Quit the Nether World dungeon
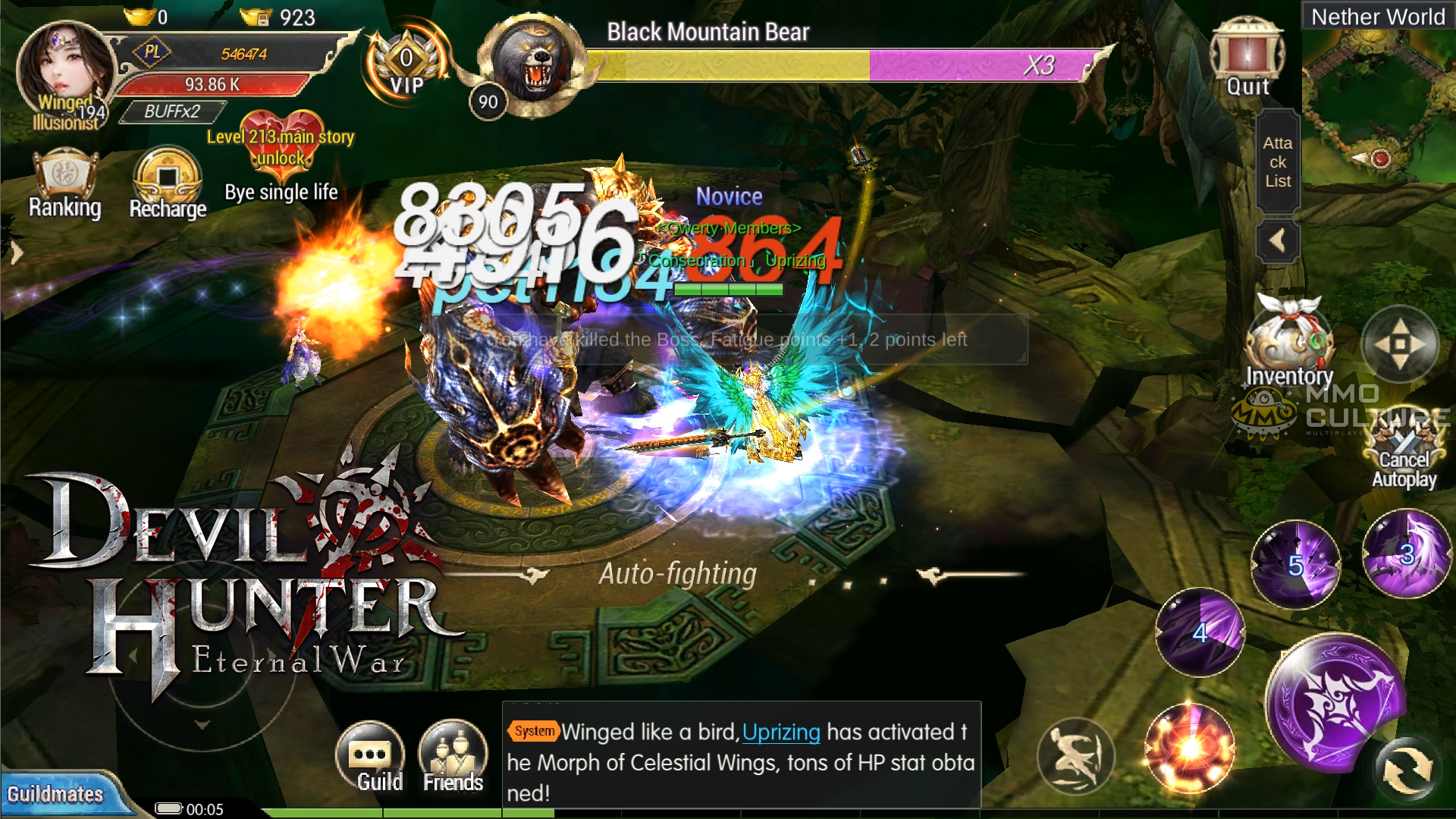The height and width of the screenshot is (819, 1456). [1247, 58]
